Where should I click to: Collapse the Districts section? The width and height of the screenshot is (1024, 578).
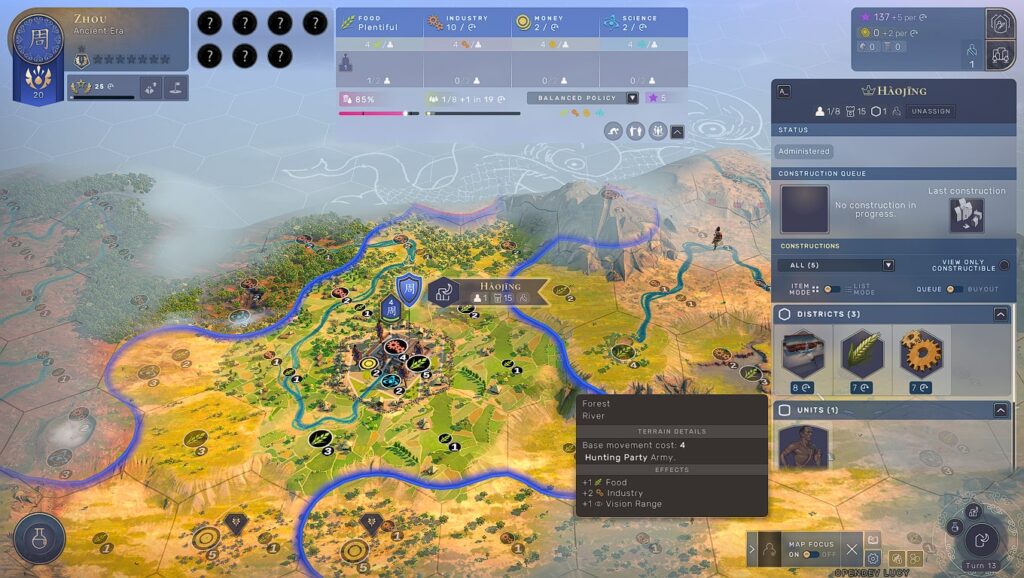pyautogui.click(x=1000, y=314)
